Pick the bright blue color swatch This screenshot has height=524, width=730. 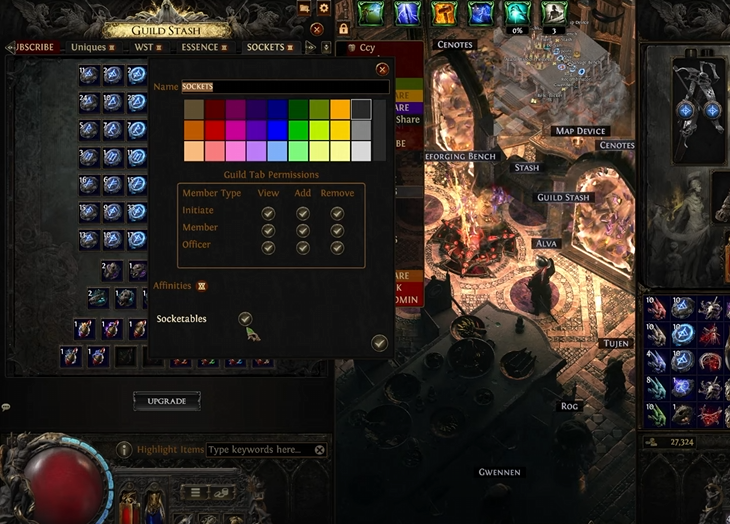click(x=275, y=130)
